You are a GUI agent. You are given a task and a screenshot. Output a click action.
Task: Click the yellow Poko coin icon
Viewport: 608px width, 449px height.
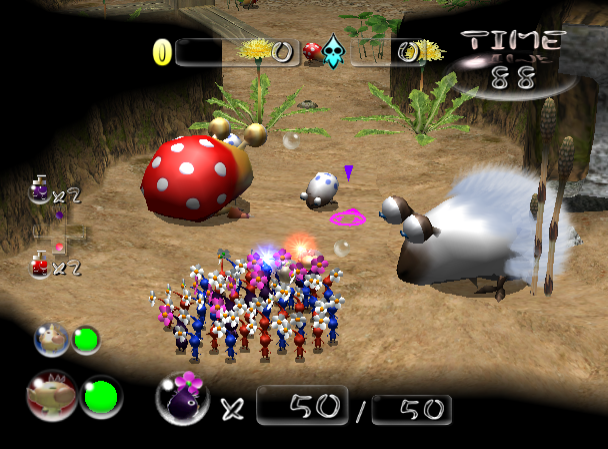[x=162, y=52]
